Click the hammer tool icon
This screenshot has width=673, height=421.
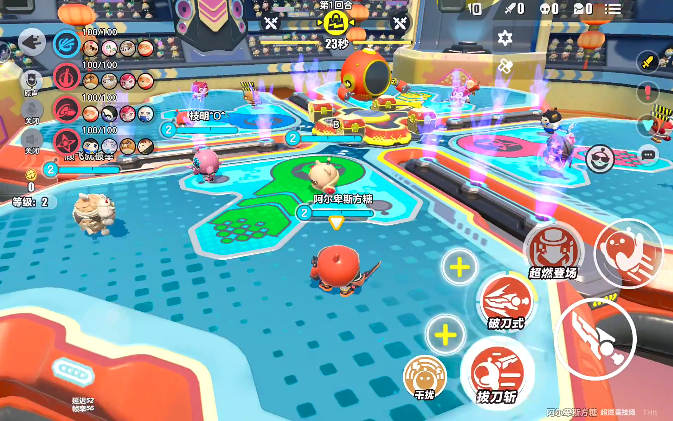coord(505,66)
